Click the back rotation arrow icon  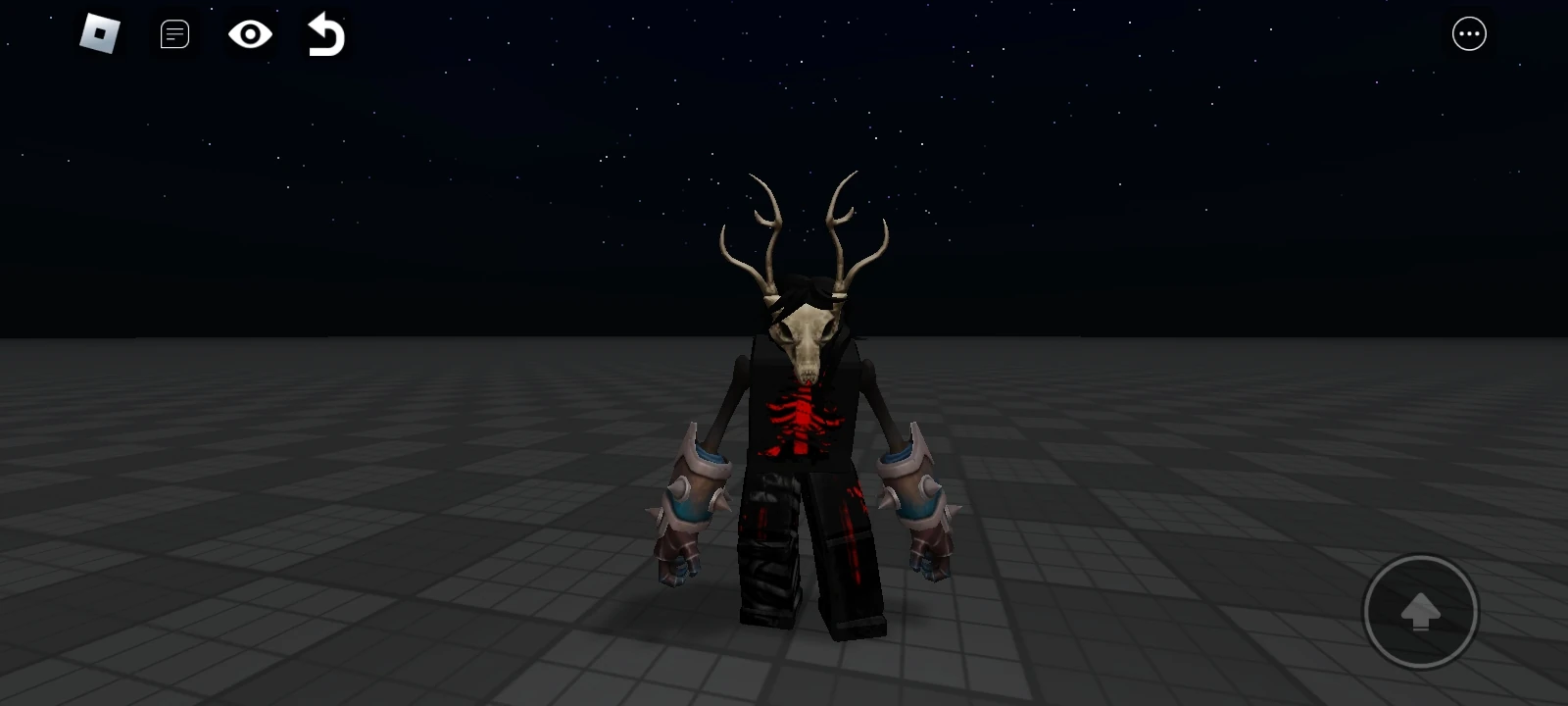(x=325, y=33)
